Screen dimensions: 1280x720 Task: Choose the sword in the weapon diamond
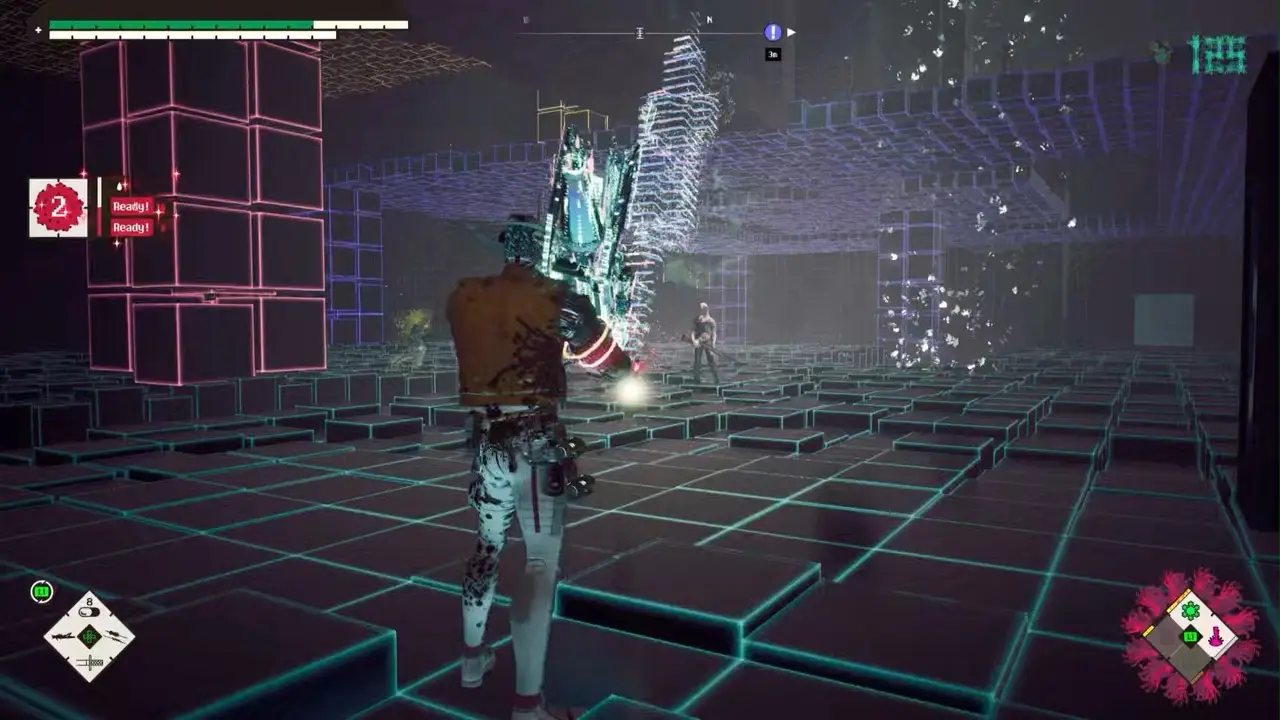89,662
